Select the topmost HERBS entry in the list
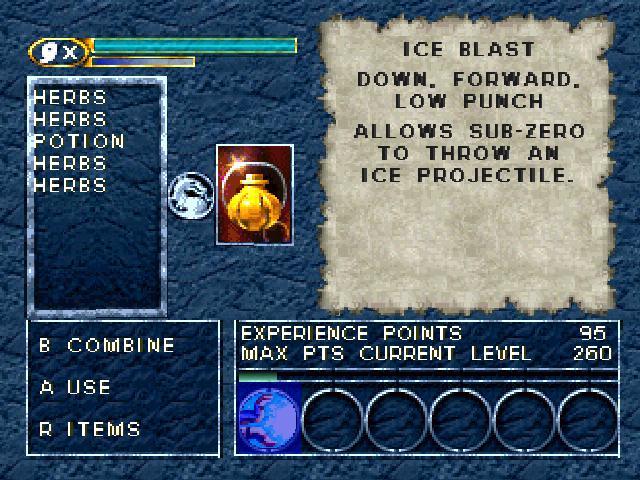 point(70,98)
